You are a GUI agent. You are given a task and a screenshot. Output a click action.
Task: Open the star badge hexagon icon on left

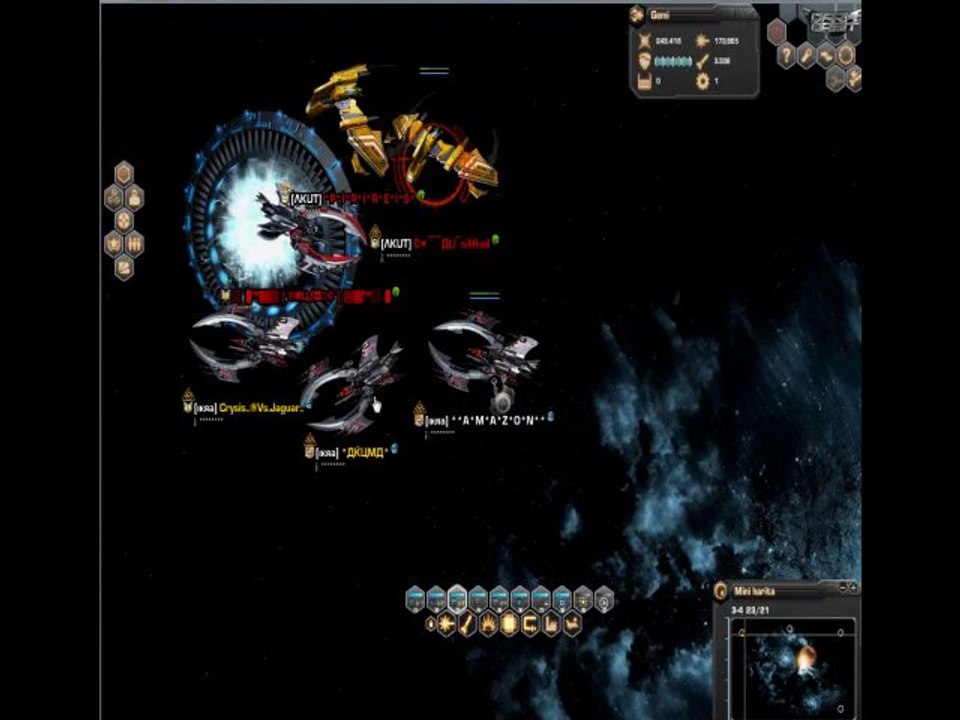coord(114,243)
